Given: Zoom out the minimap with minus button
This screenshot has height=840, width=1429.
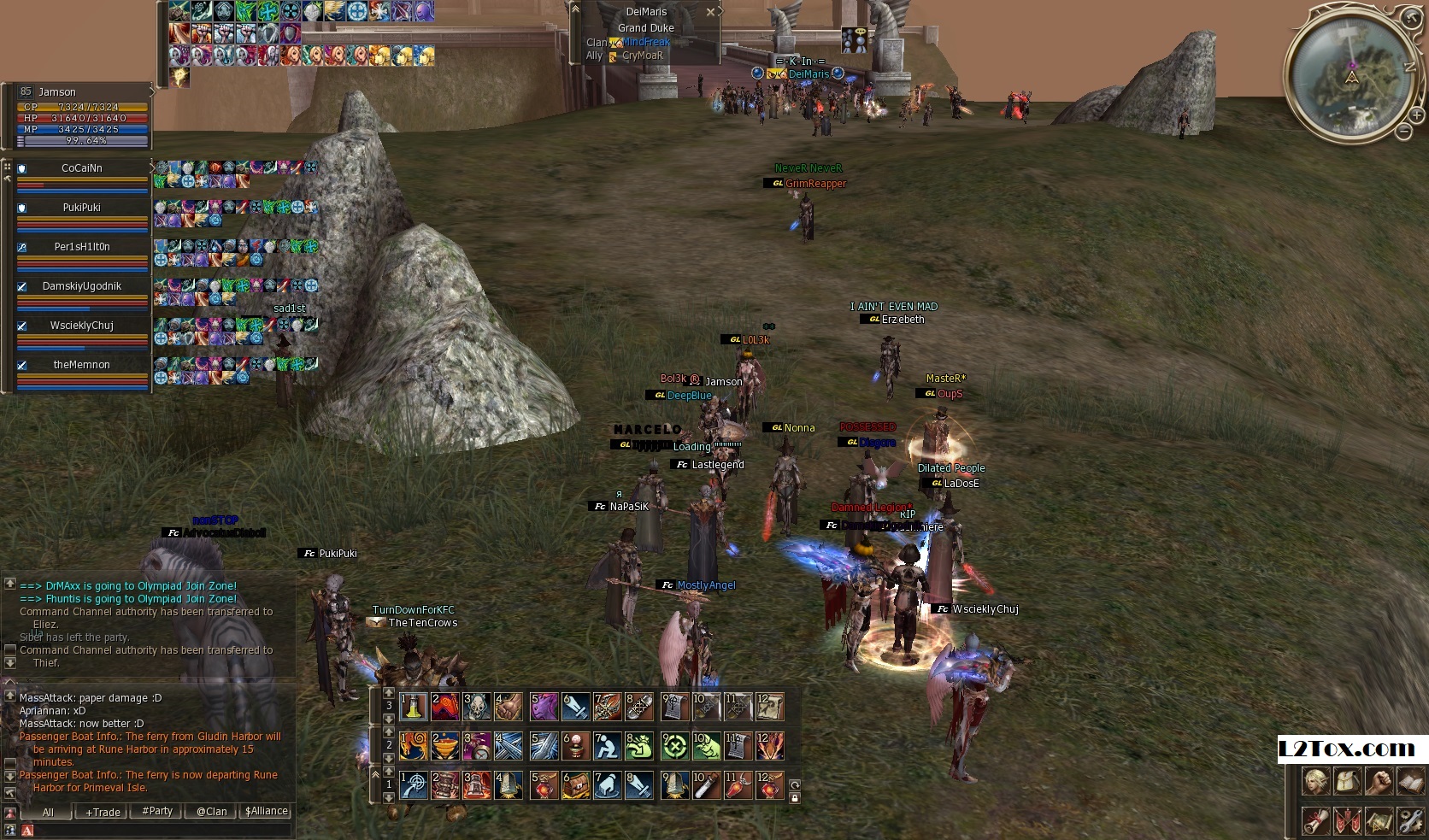Looking at the screenshot, I should click(1404, 132).
